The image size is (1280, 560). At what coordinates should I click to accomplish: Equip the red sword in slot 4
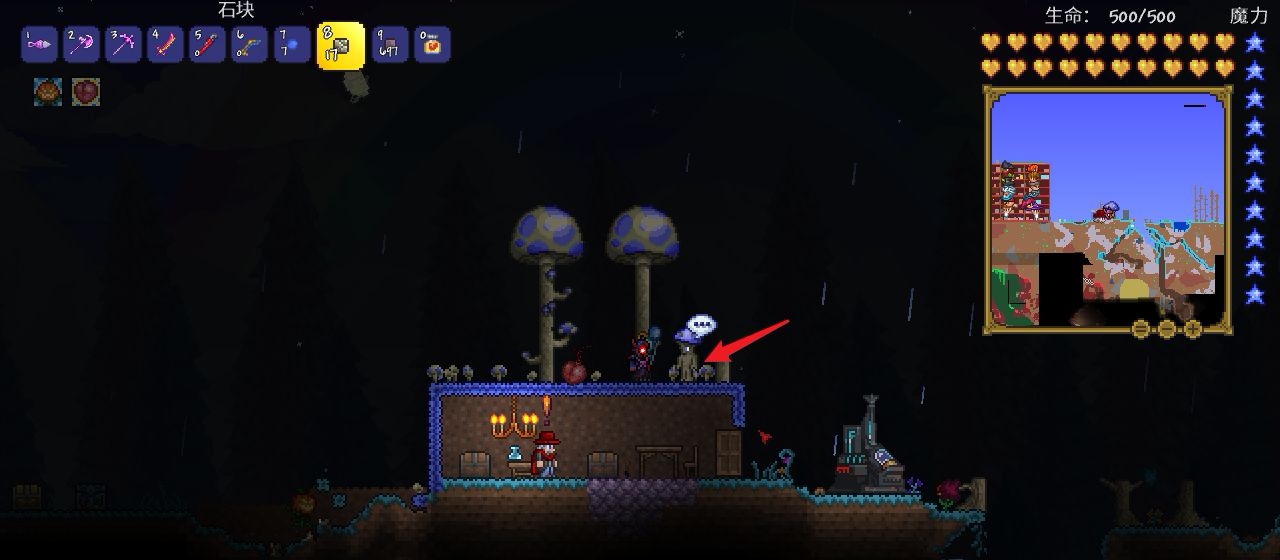coord(165,45)
